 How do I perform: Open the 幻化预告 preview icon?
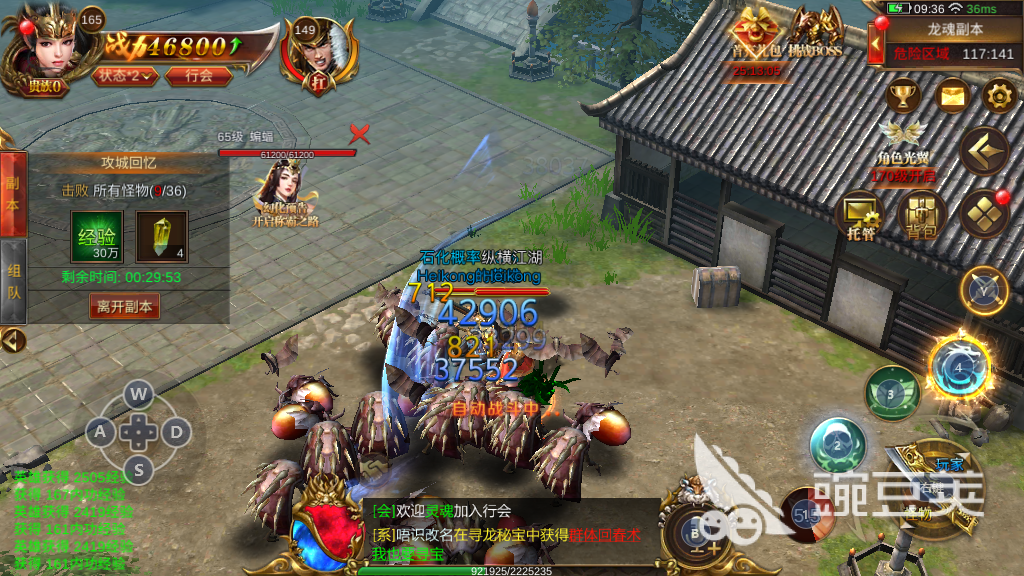(285, 192)
